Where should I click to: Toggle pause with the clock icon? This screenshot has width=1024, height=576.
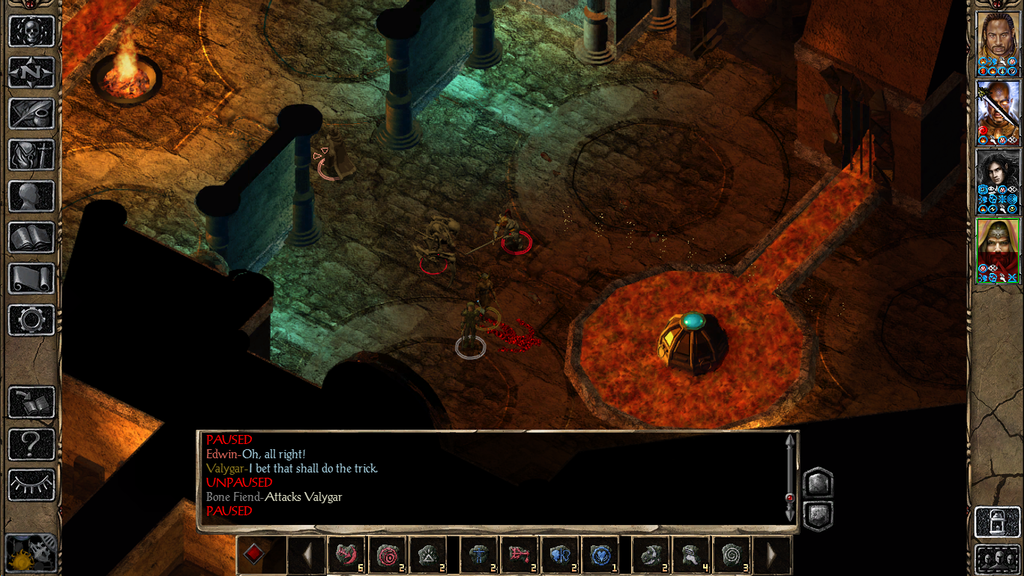pos(31,551)
